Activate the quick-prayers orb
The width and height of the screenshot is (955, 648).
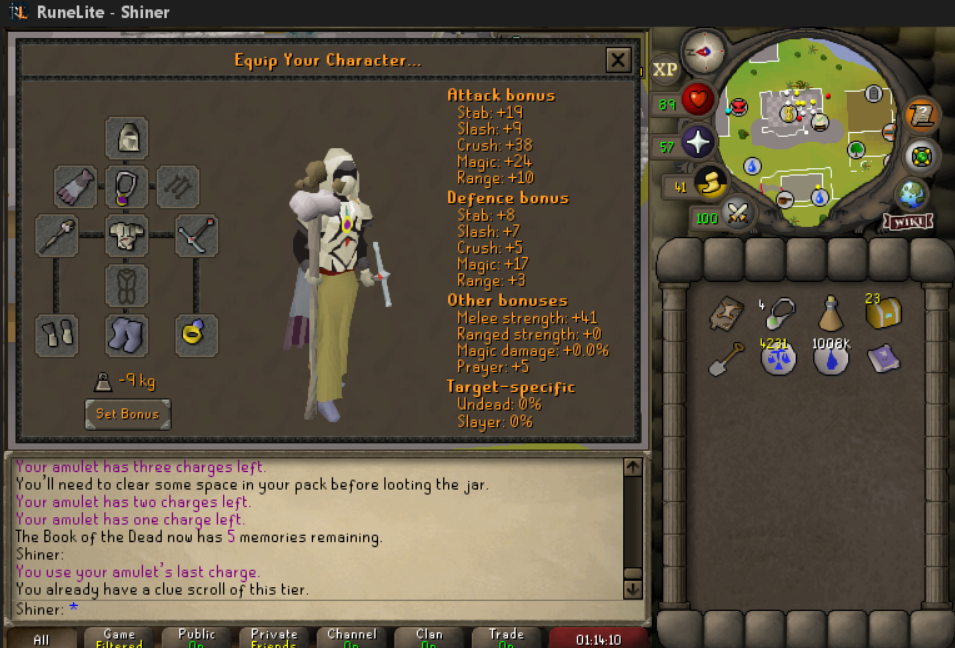(697, 140)
